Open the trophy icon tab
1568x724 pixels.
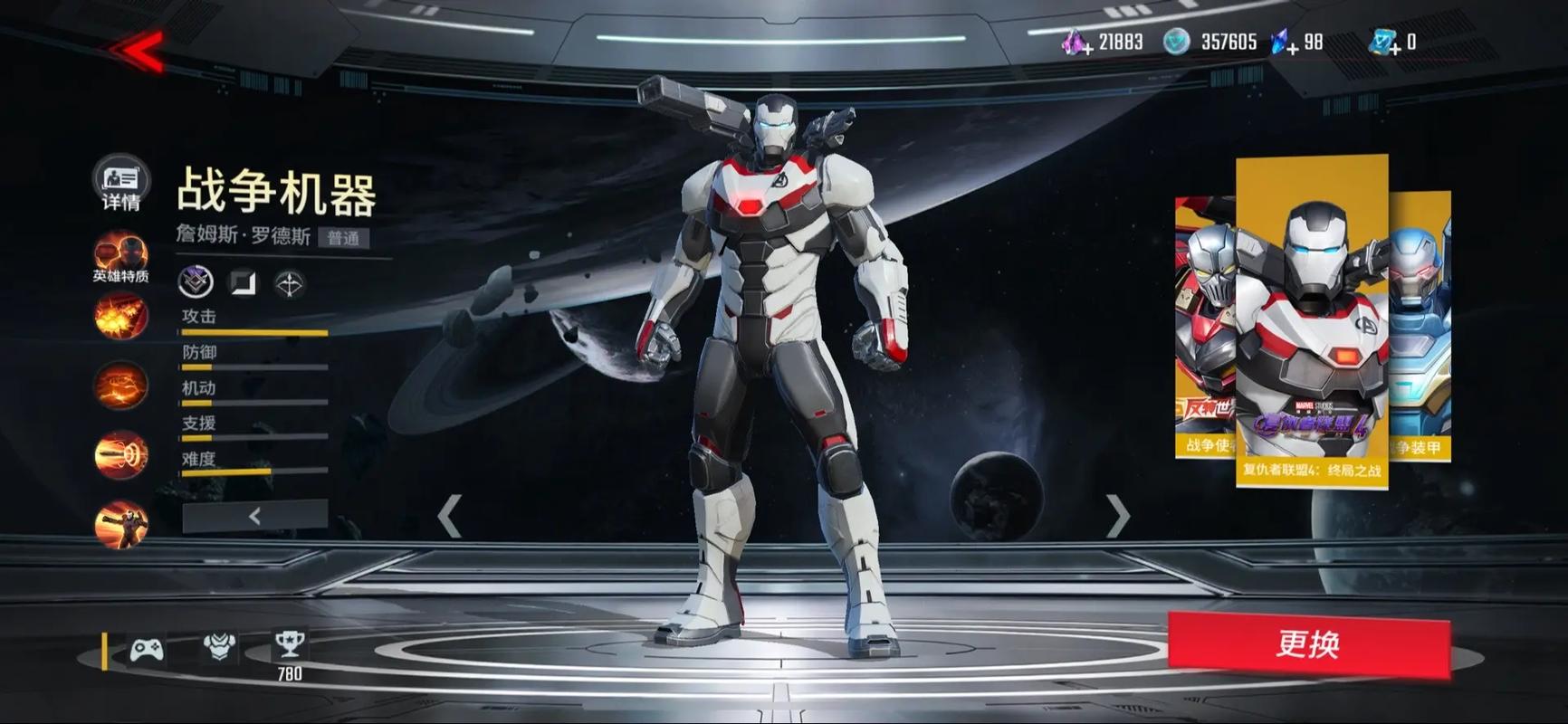tap(290, 645)
